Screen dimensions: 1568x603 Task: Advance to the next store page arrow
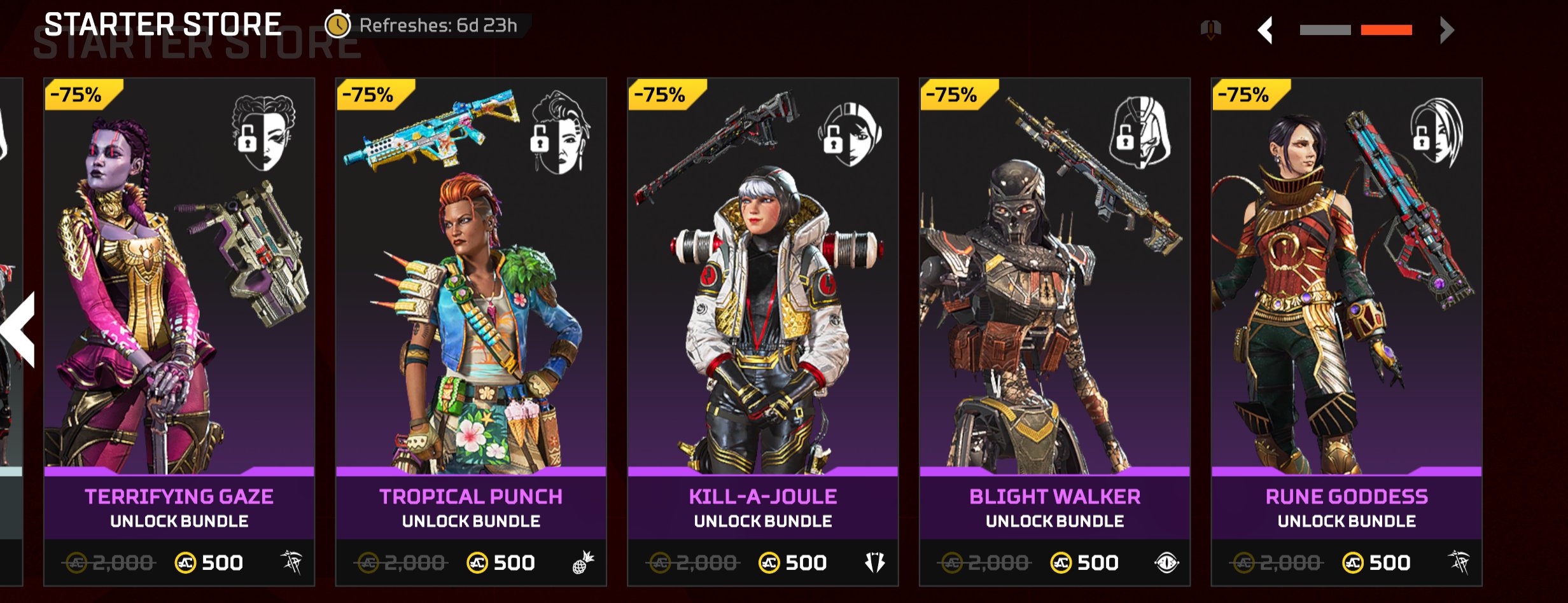tap(1446, 30)
